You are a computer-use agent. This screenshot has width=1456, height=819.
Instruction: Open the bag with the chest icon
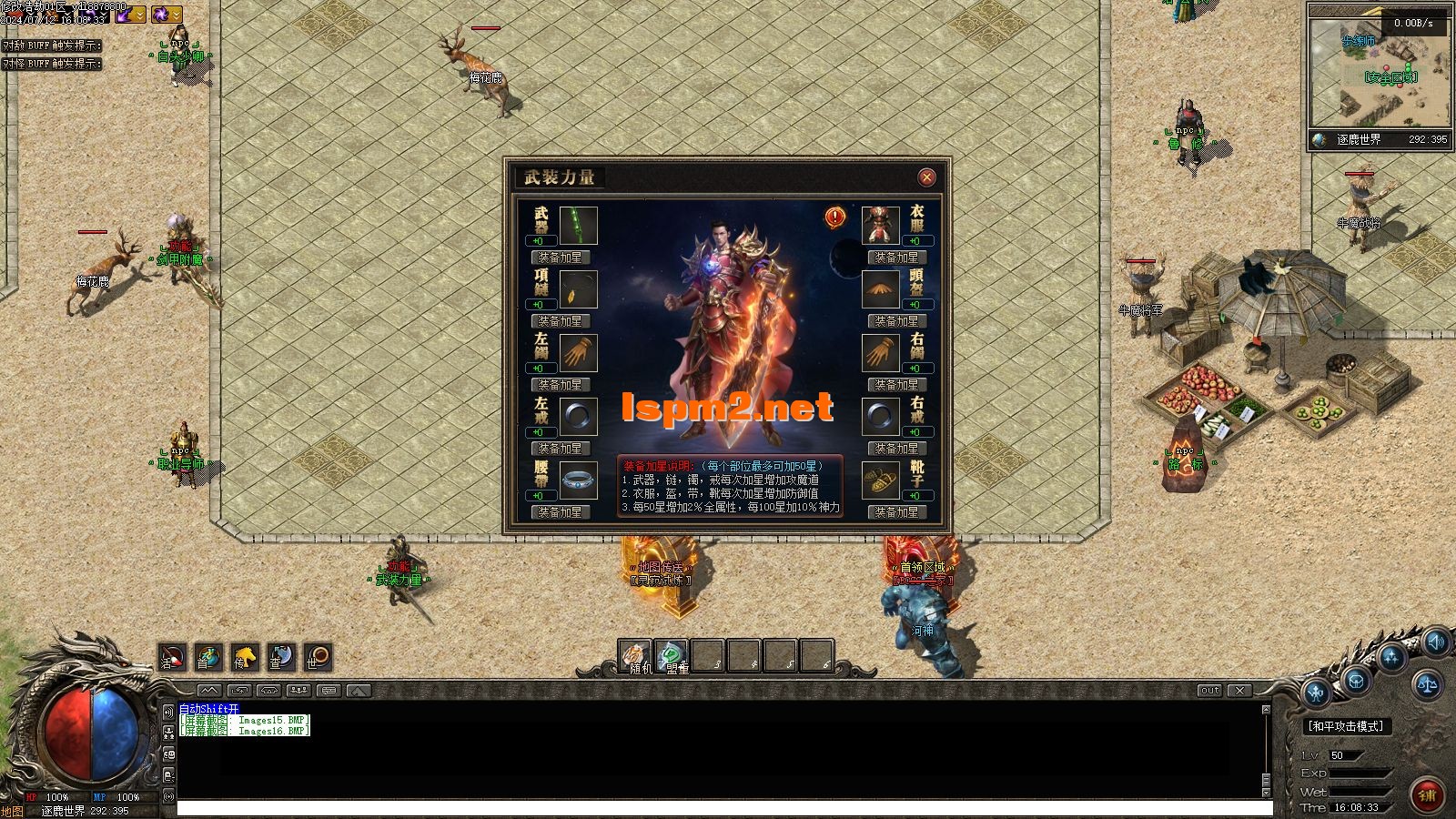pyautogui.click(x=1356, y=680)
